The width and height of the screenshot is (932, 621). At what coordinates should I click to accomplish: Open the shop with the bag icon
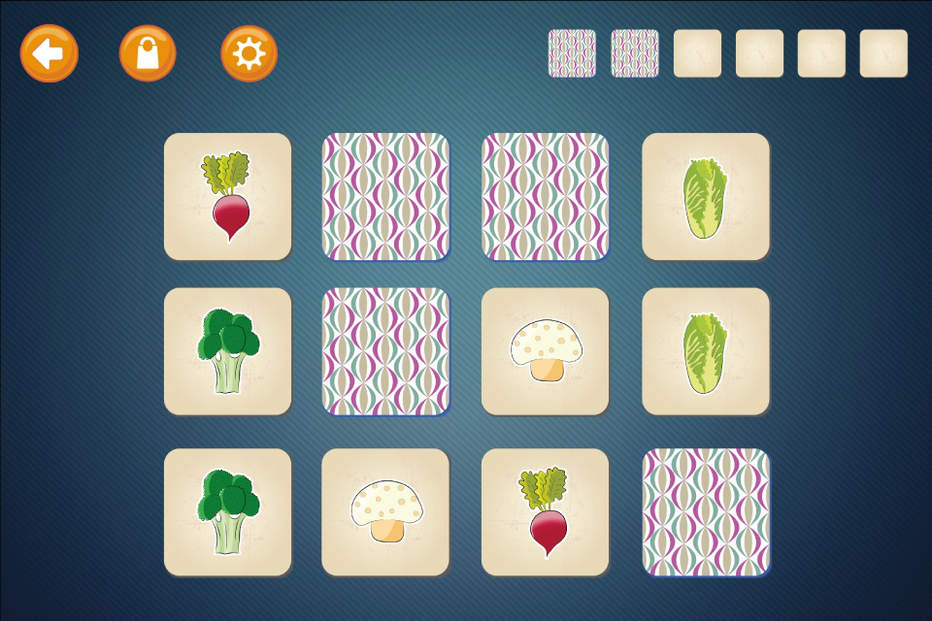pyautogui.click(x=148, y=53)
